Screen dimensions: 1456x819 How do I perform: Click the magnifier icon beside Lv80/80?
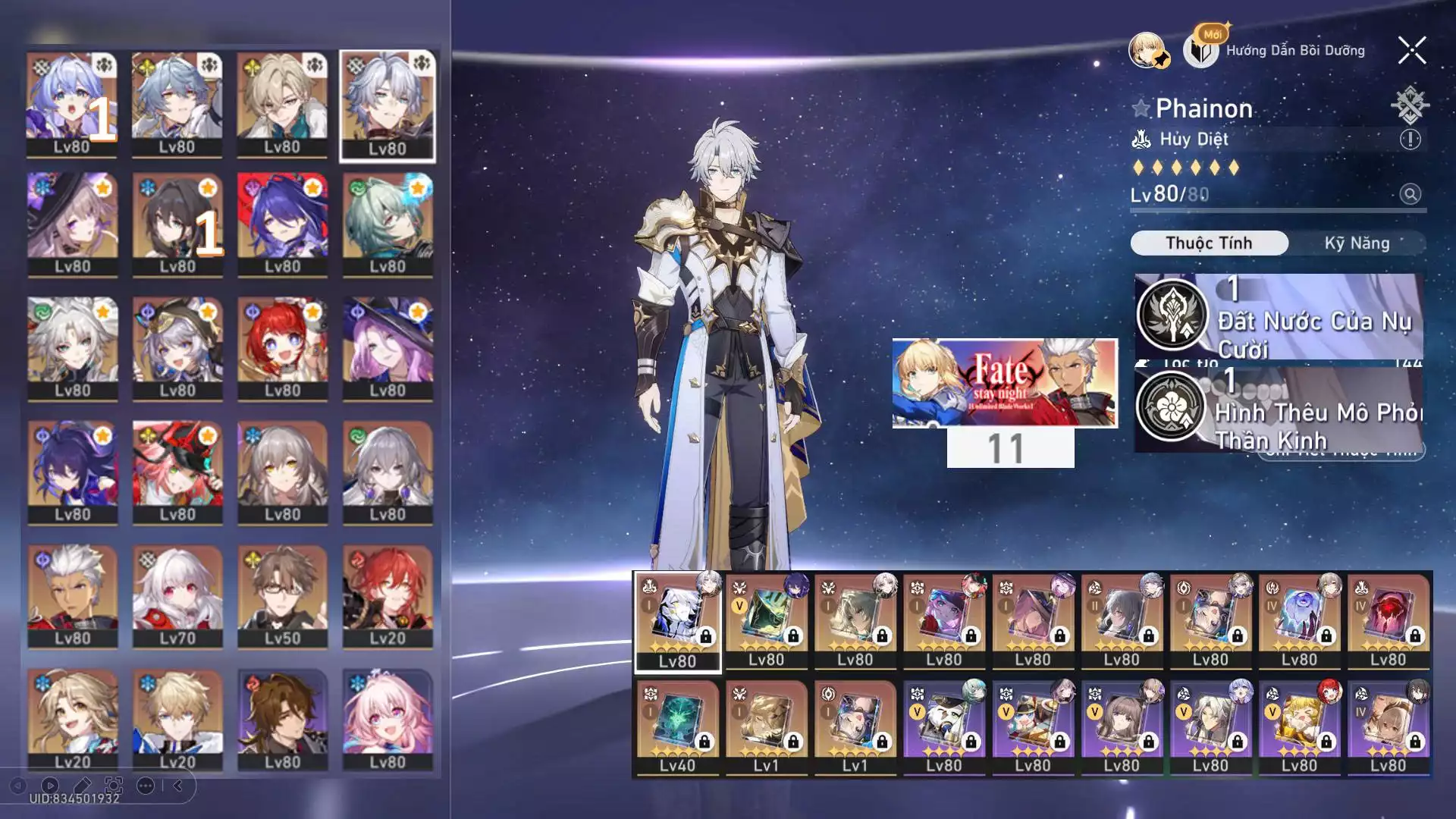[x=1410, y=195]
